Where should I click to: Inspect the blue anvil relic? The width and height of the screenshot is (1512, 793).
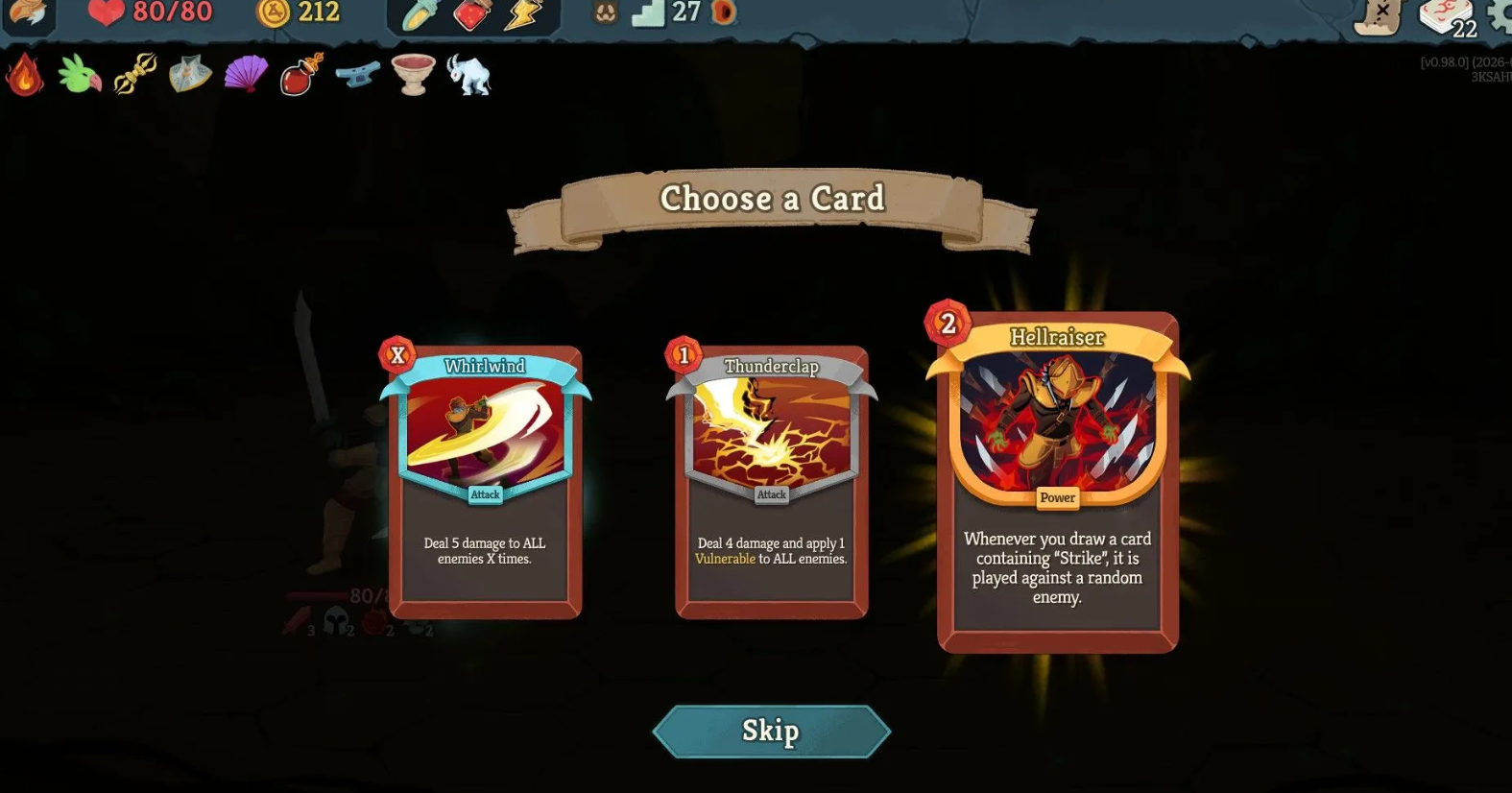tap(357, 74)
